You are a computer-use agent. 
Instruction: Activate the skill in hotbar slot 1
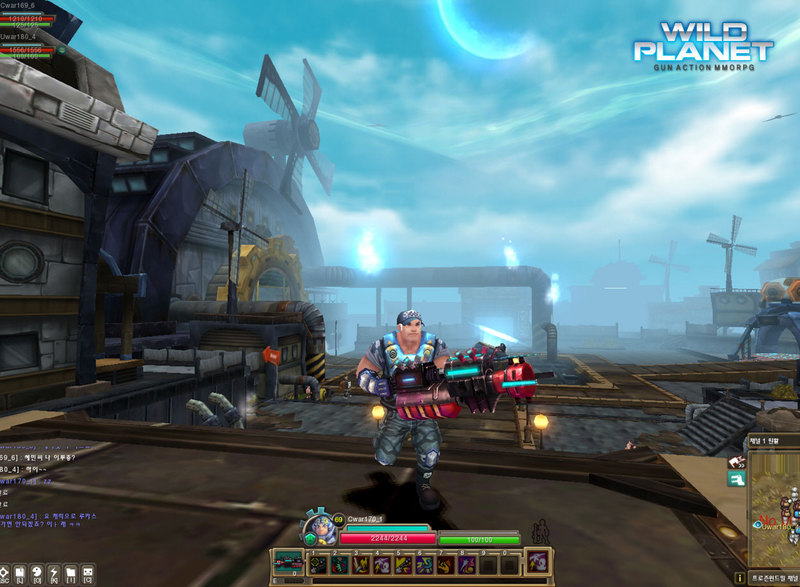pyautogui.click(x=317, y=565)
